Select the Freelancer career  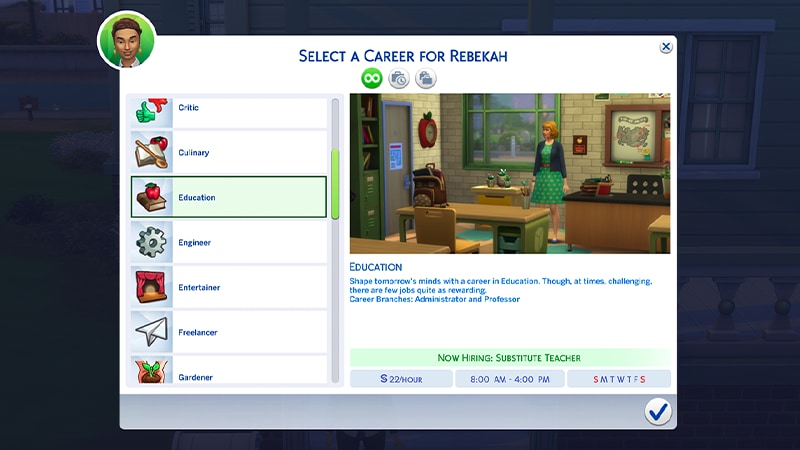pos(229,332)
